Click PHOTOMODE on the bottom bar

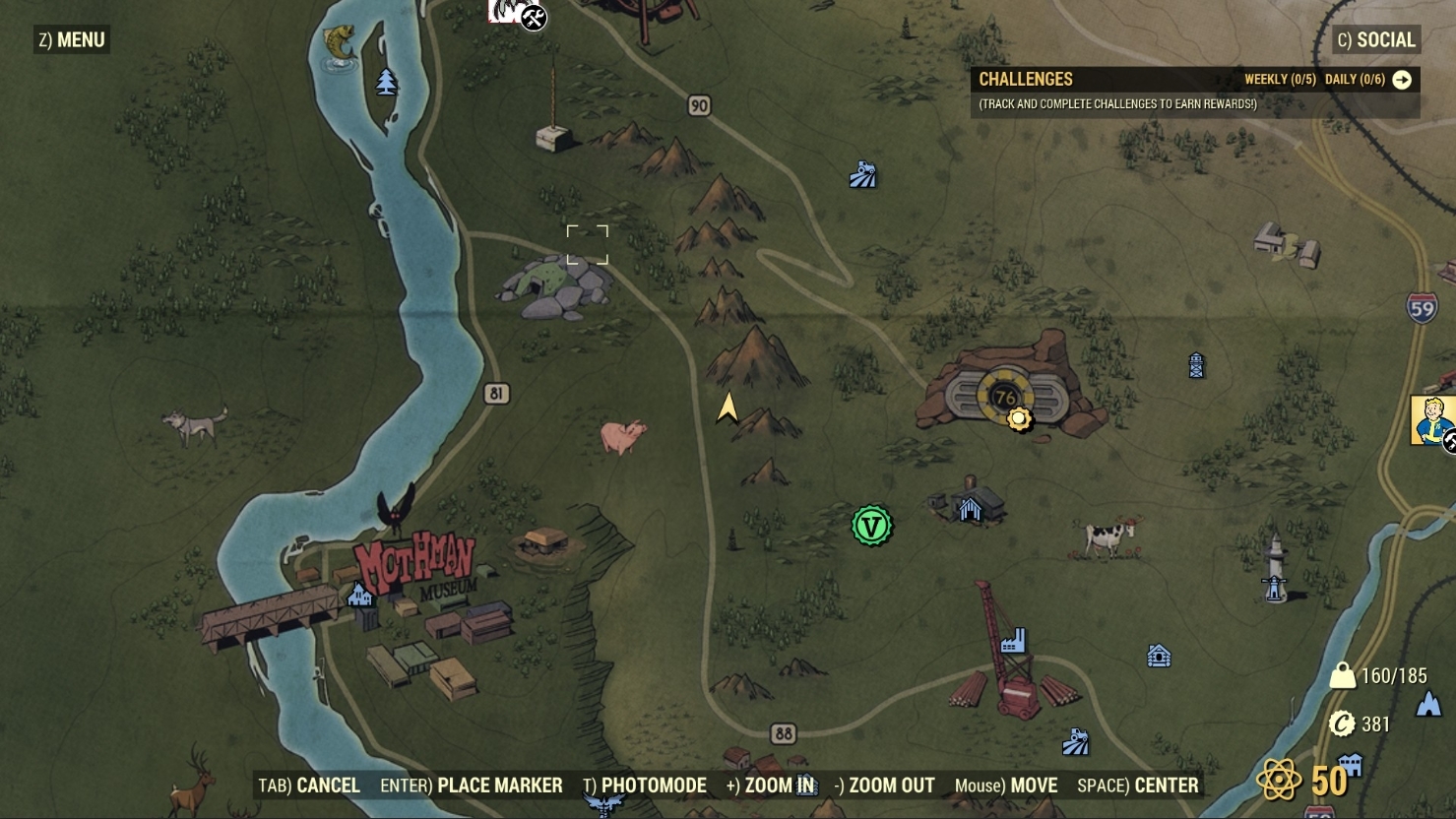tap(650, 786)
